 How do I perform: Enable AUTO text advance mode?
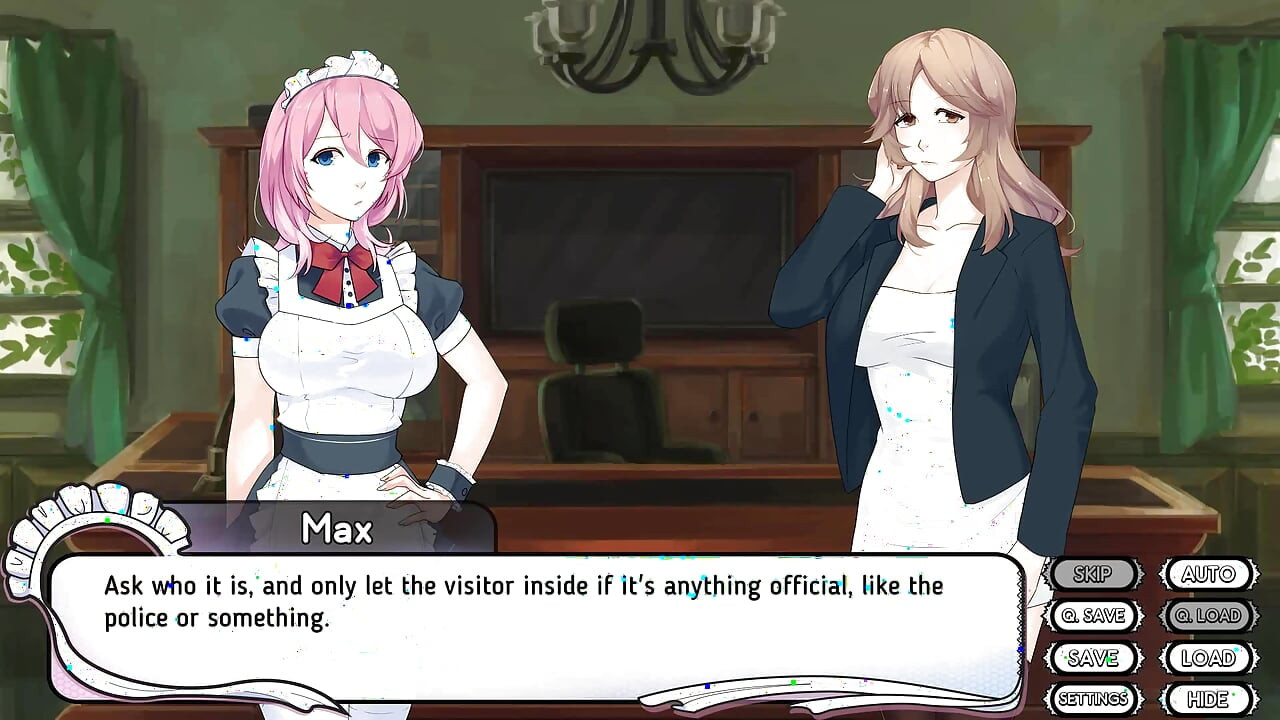pyautogui.click(x=1207, y=574)
